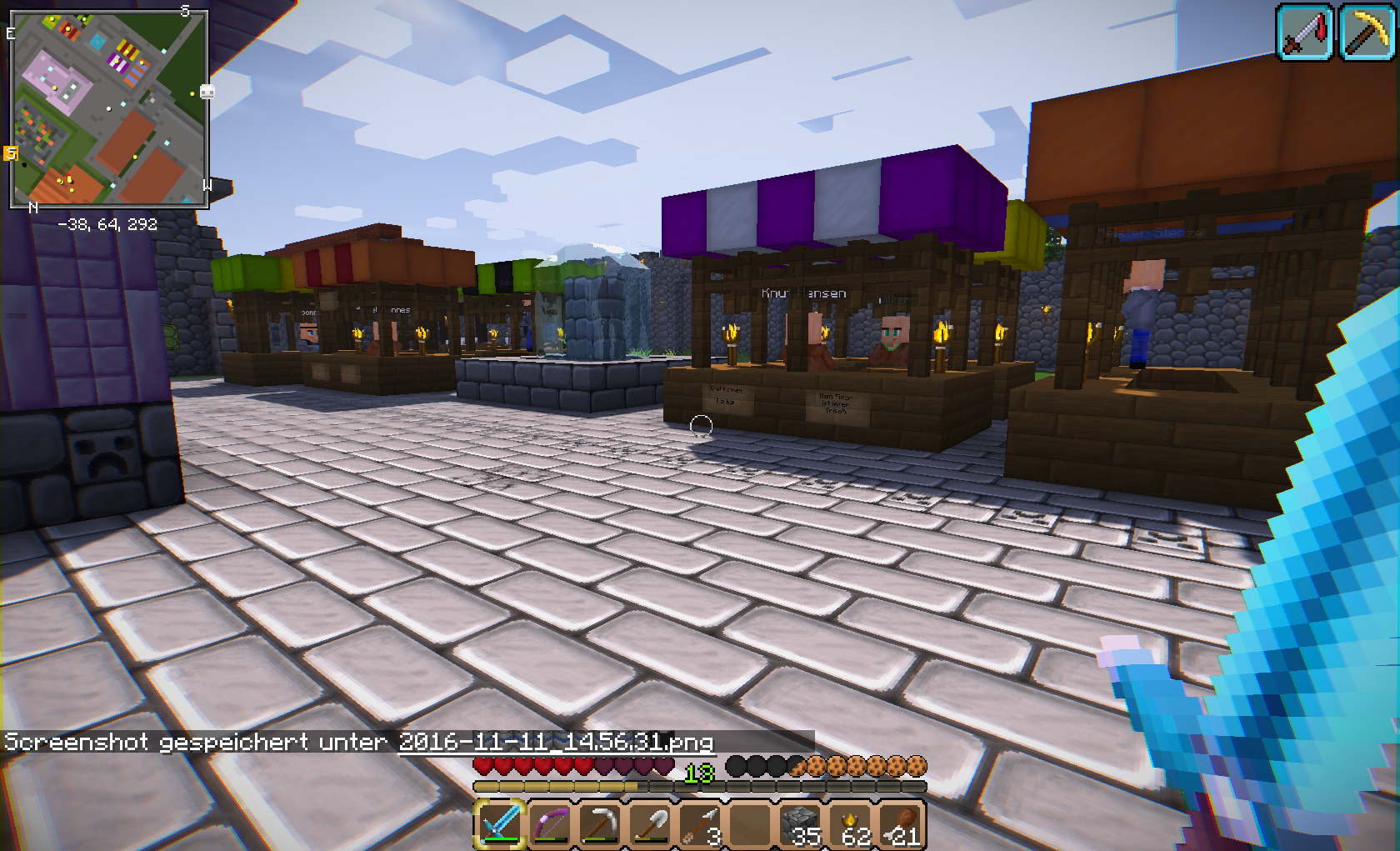Image resolution: width=1400 pixels, height=851 pixels.
Task: Choose the cooked chicken leg slot
Action: pos(902,824)
